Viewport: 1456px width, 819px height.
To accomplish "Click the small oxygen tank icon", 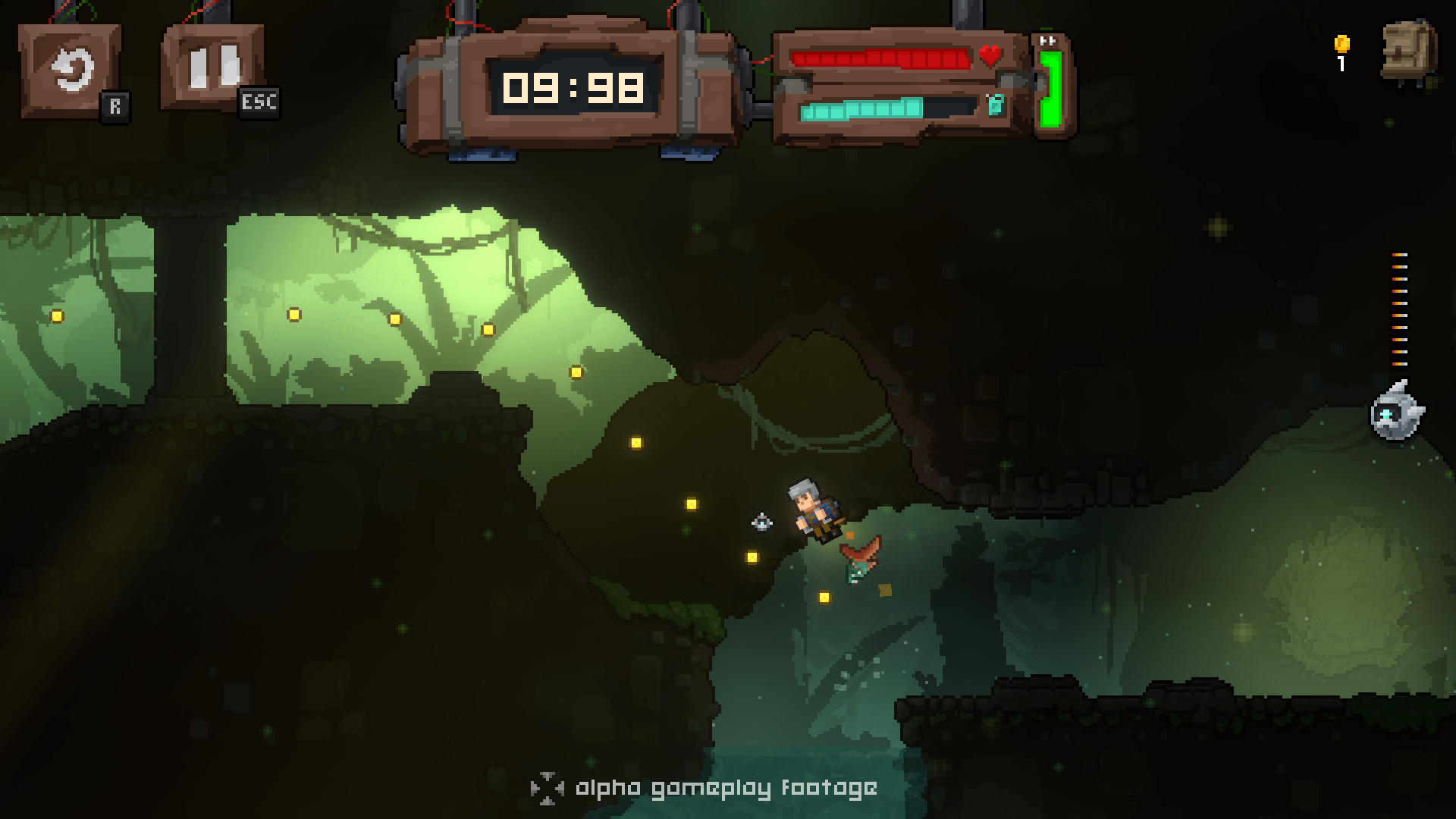I will pyautogui.click(x=995, y=106).
